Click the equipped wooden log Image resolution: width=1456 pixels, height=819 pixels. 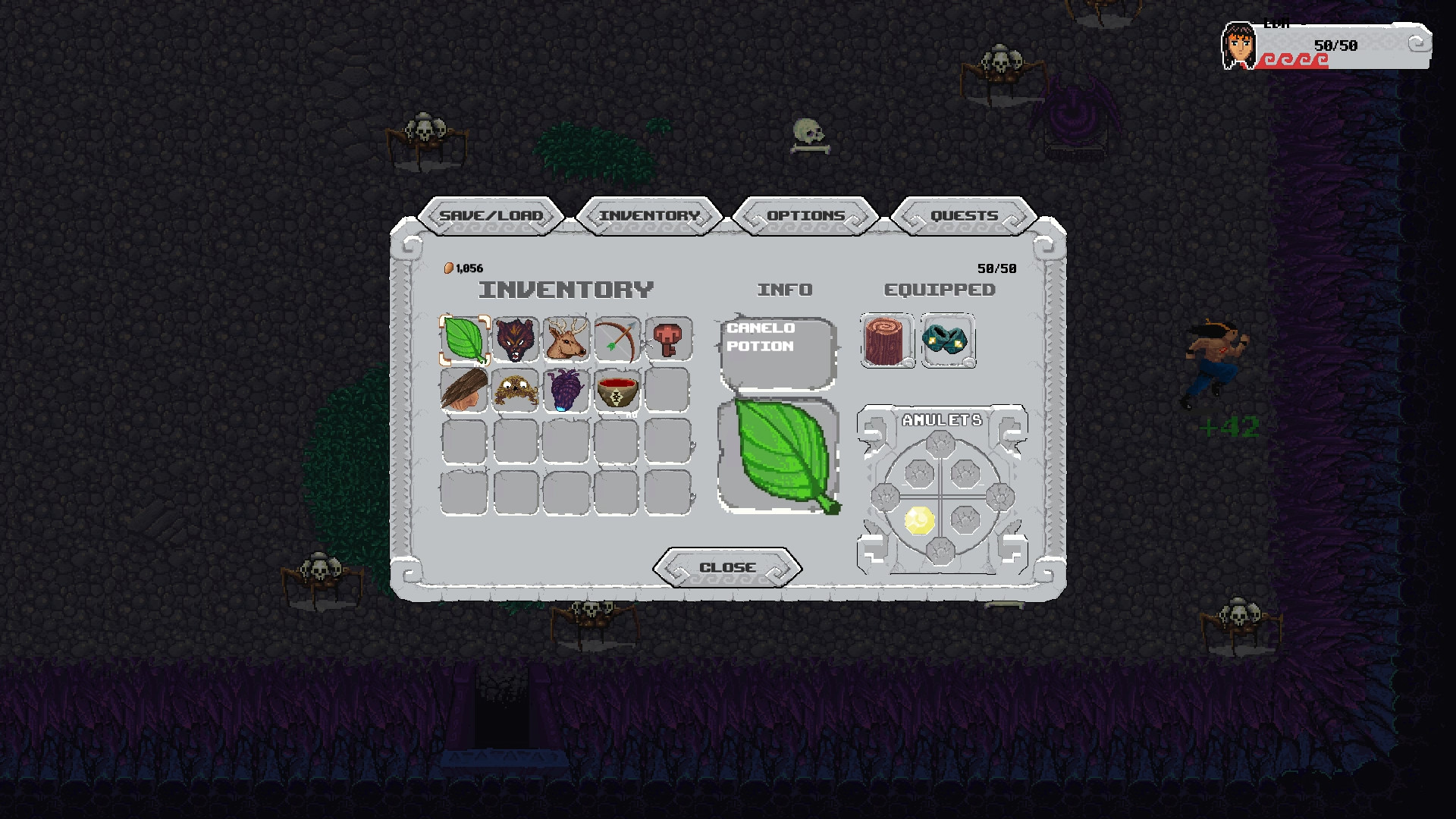886,340
